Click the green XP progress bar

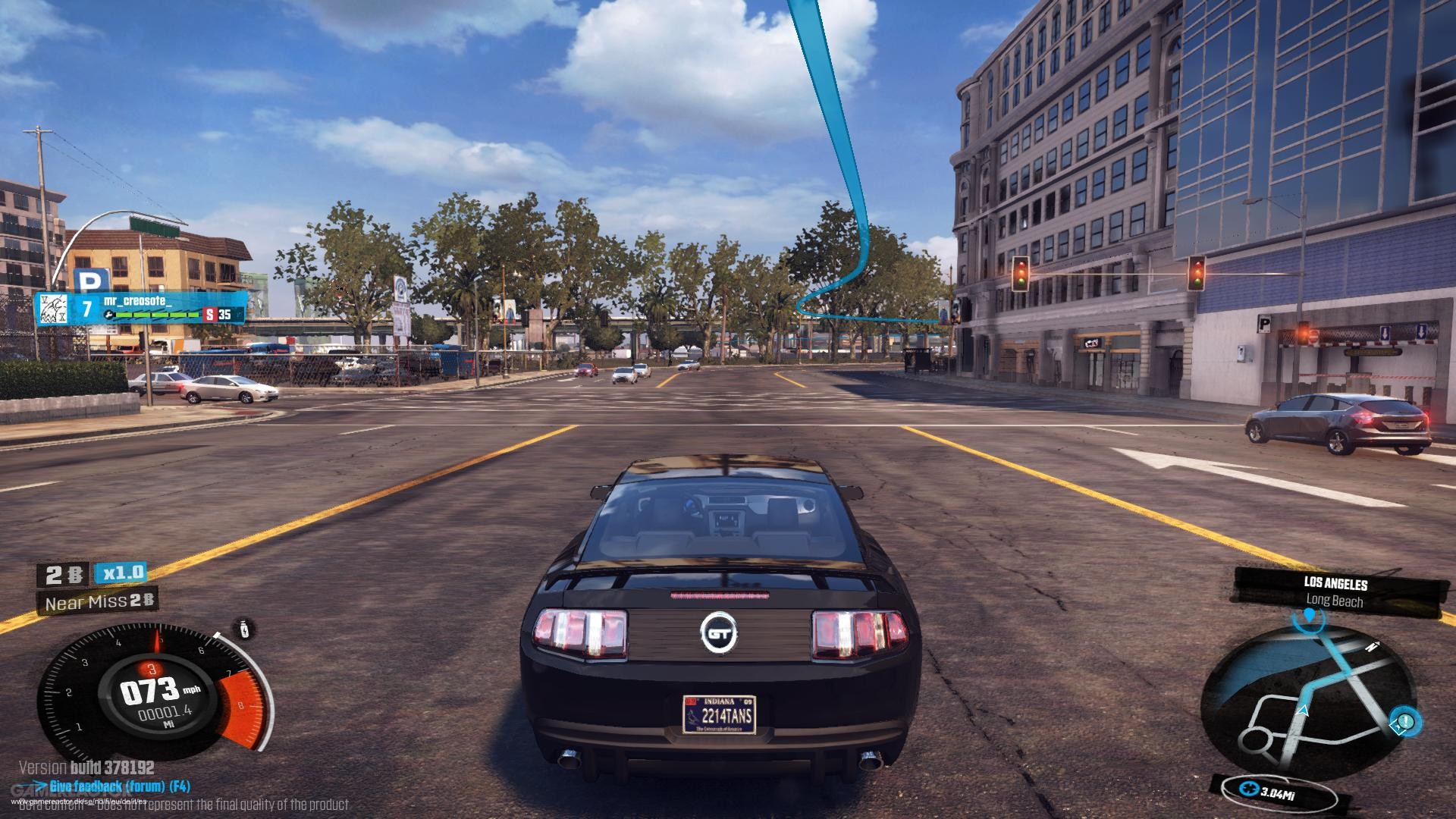(156, 315)
